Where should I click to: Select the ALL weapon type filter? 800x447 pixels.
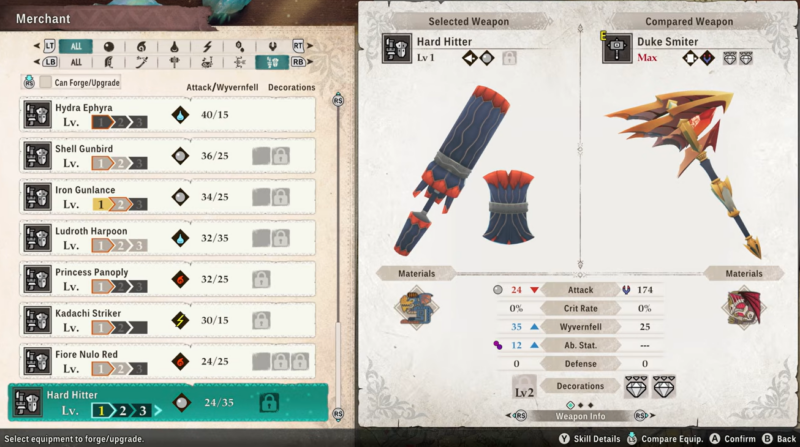click(x=76, y=62)
